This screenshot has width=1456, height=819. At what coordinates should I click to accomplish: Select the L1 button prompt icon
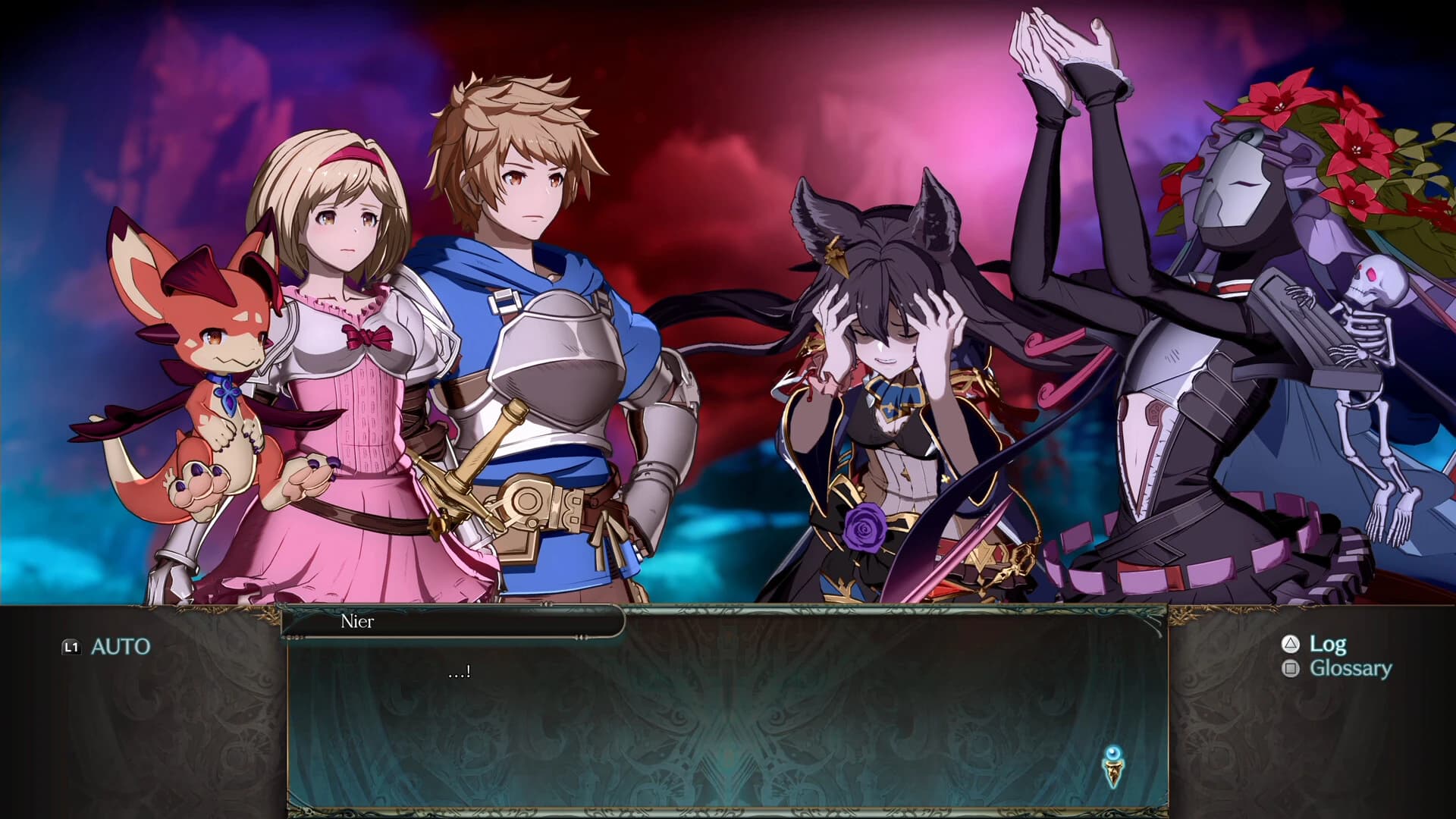tap(71, 647)
